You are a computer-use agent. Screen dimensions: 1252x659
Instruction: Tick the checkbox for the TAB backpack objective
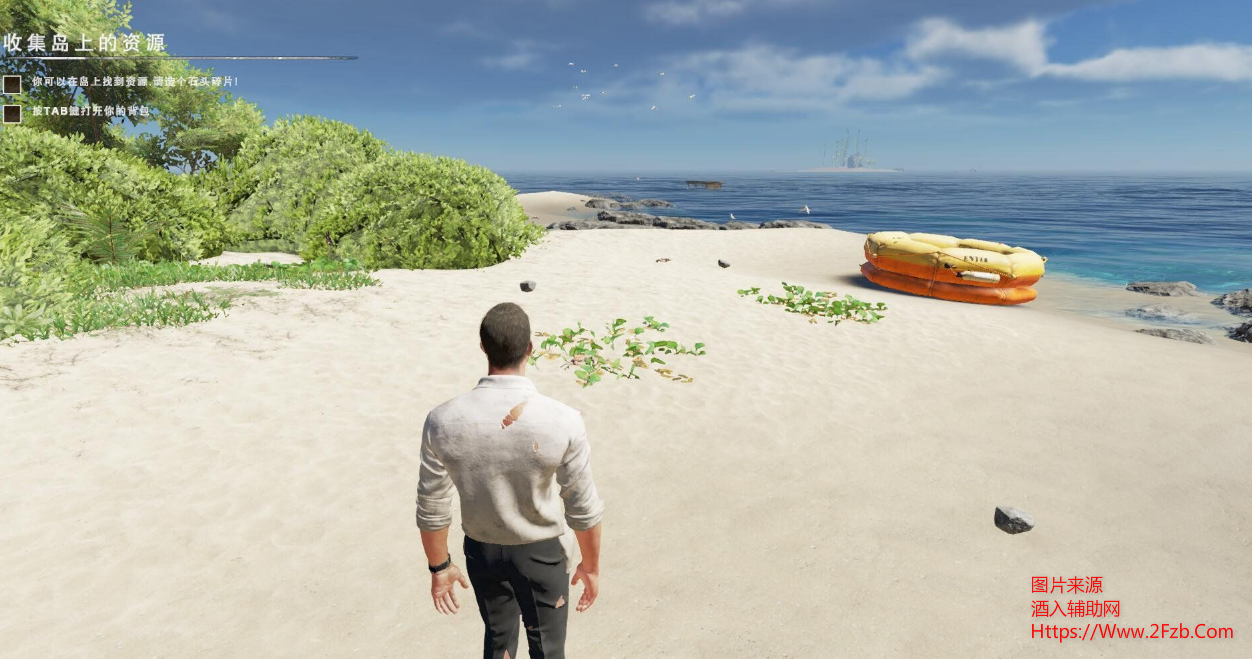click(12, 113)
